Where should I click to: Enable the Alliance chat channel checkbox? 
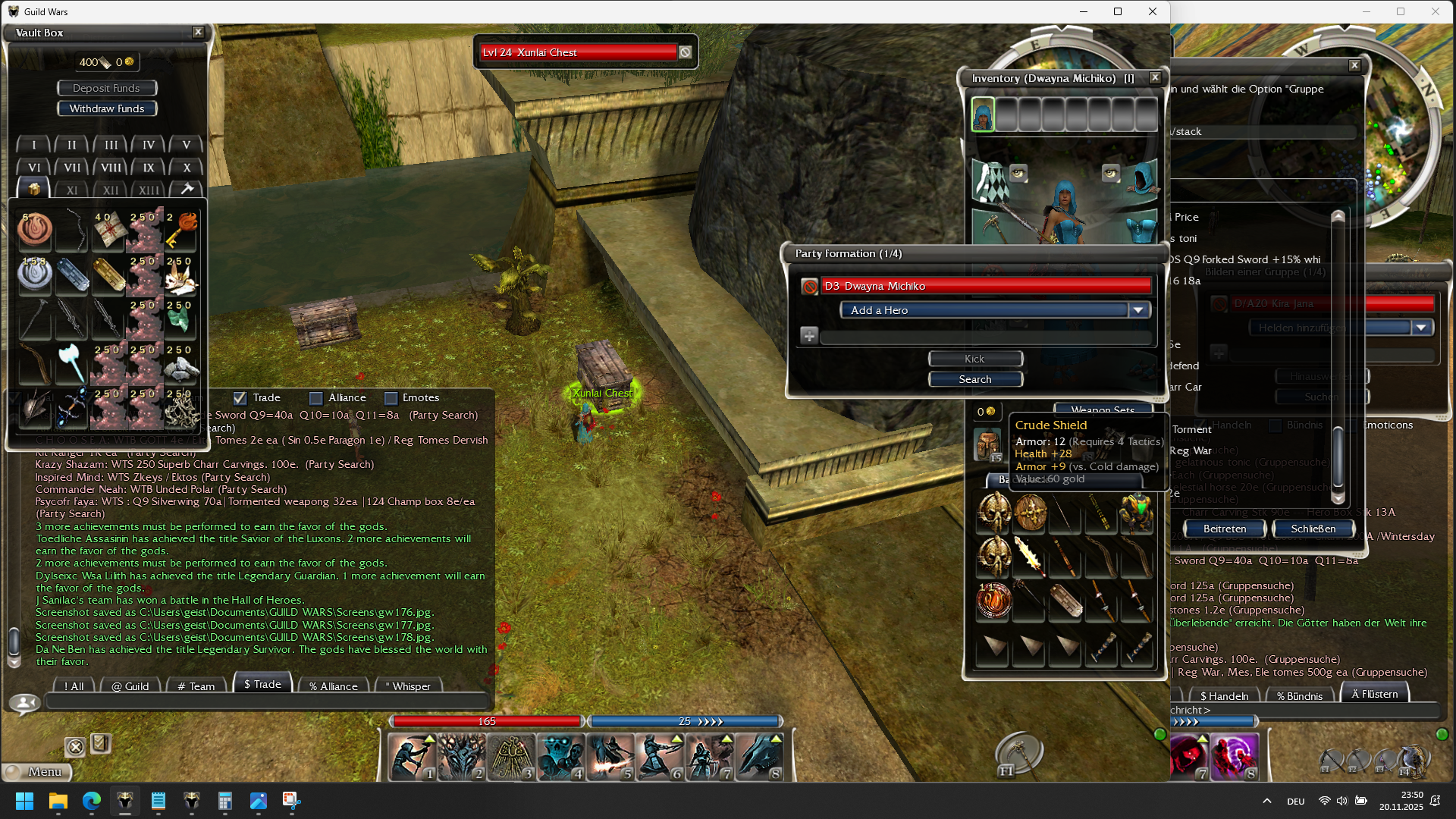[316, 398]
